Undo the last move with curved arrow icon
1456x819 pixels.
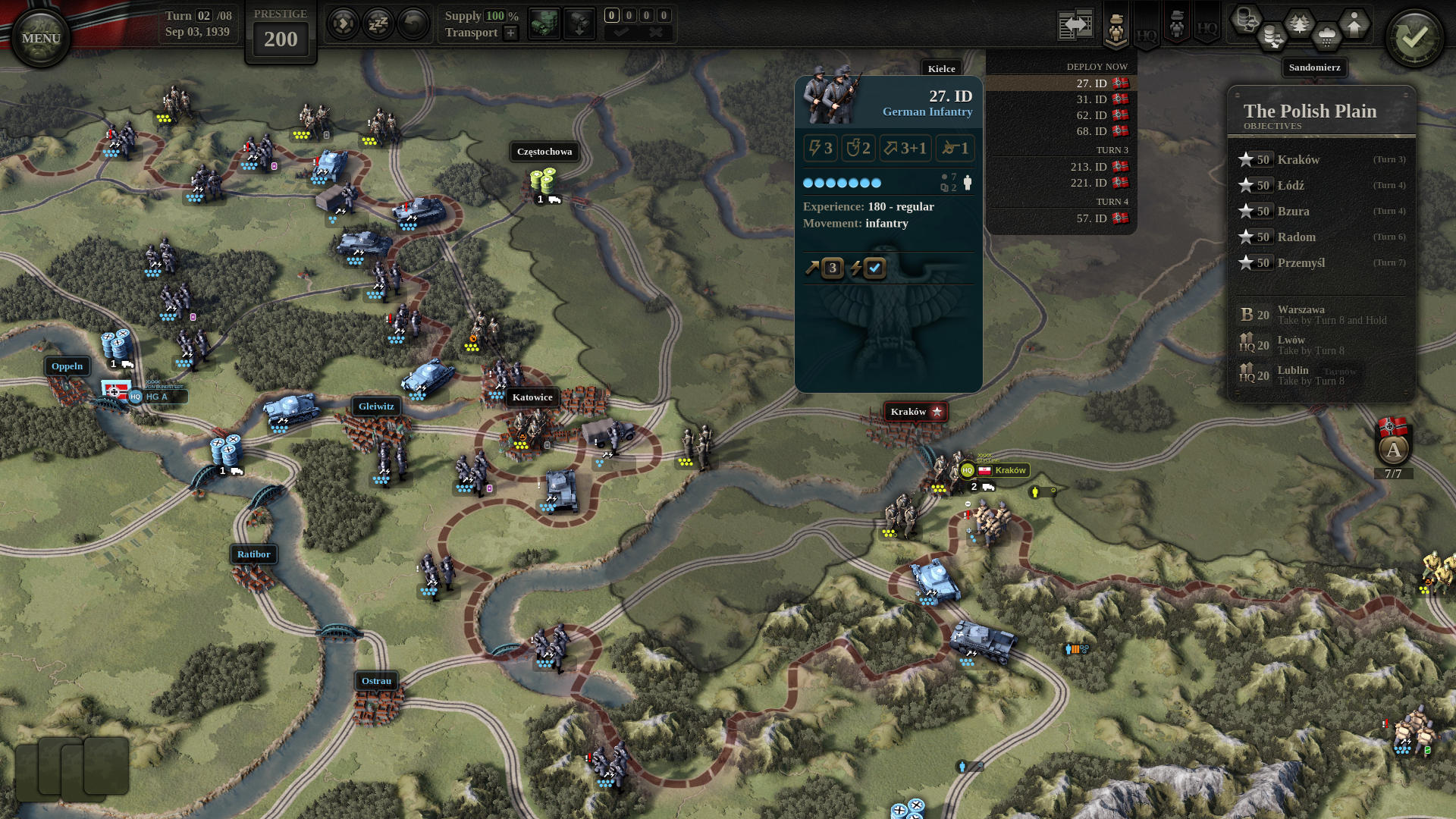click(412, 23)
